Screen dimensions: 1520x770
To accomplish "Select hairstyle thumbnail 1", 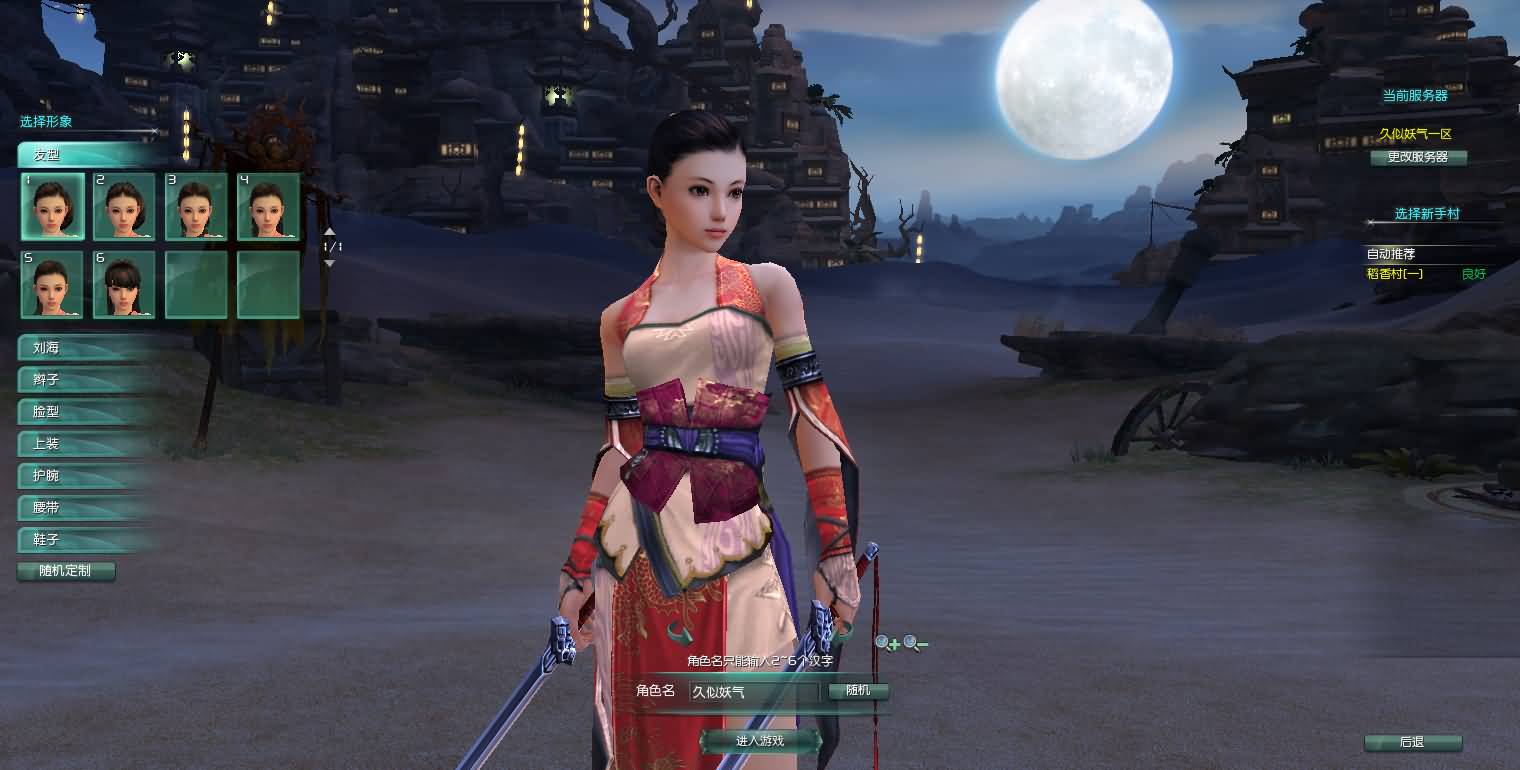I will 52,205.
